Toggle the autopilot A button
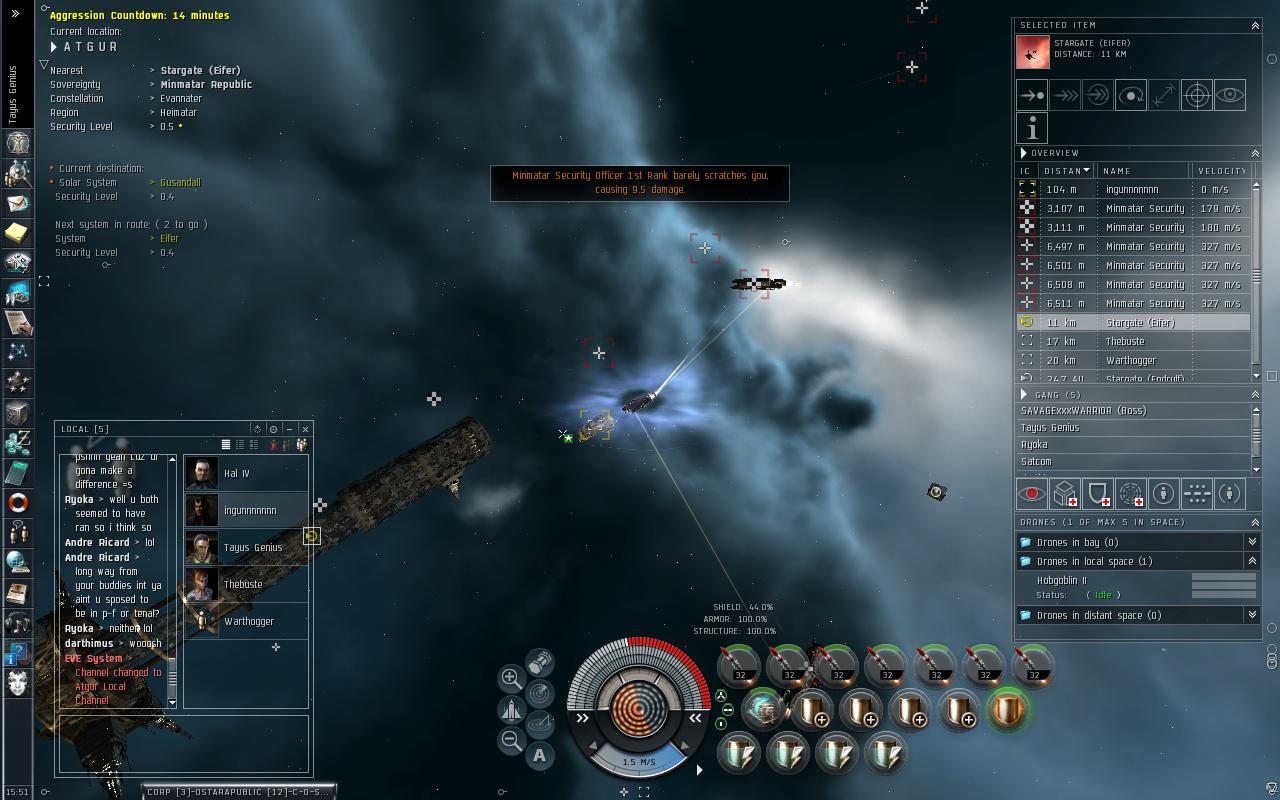This screenshot has width=1280, height=800. coord(540,756)
